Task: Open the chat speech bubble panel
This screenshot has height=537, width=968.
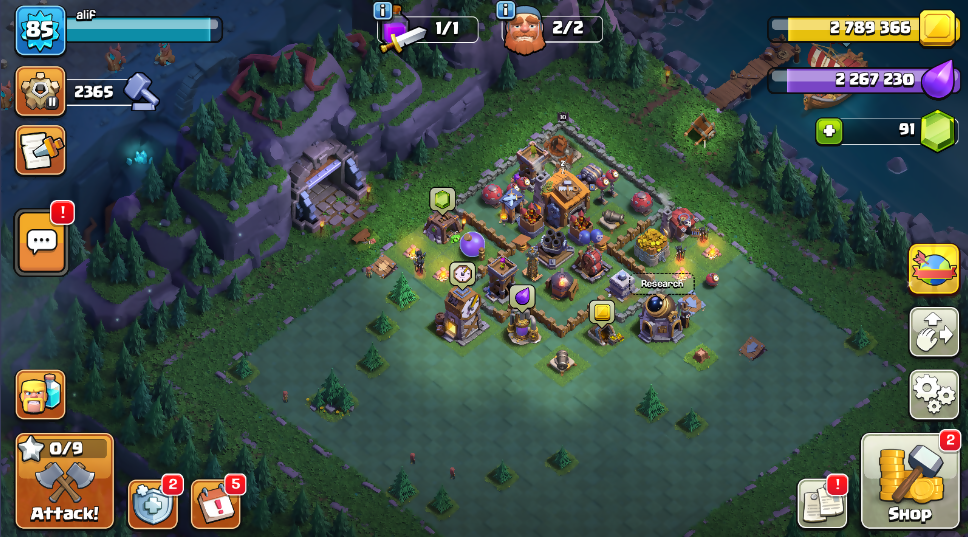Action: pos(41,241)
